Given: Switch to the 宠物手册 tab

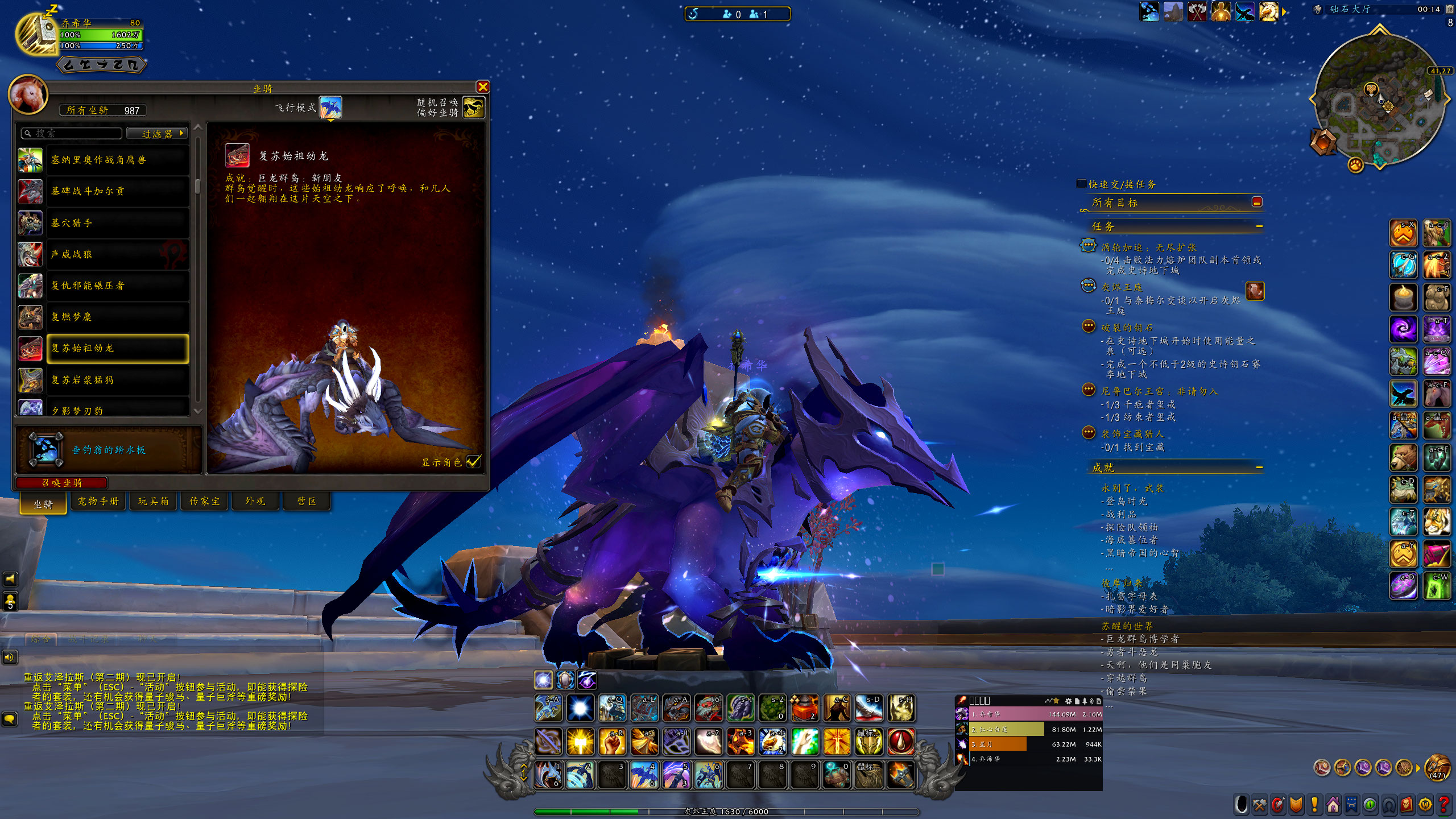Looking at the screenshot, I should coord(98,502).
